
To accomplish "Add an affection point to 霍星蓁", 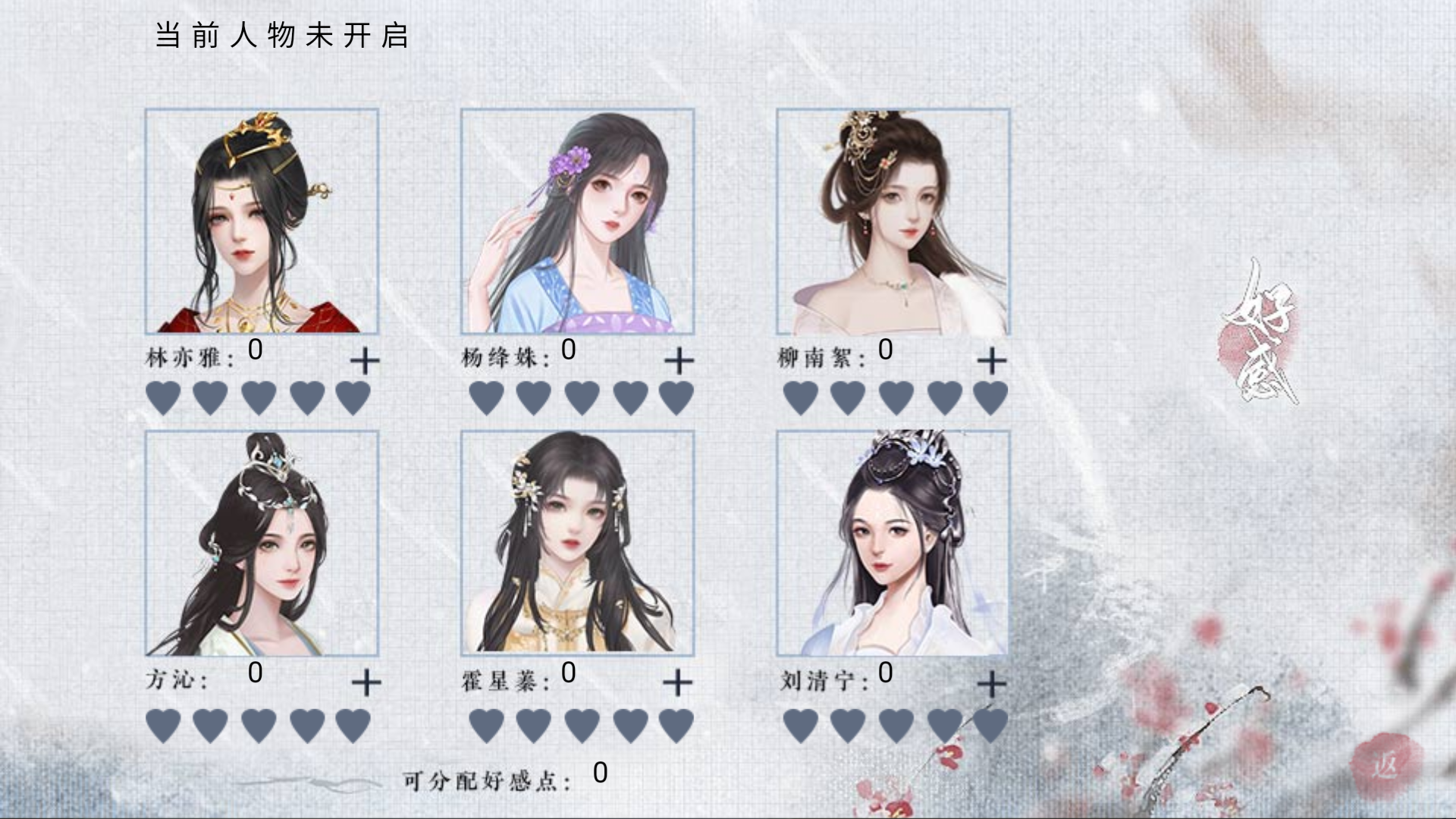I will (x=678, y=683).
